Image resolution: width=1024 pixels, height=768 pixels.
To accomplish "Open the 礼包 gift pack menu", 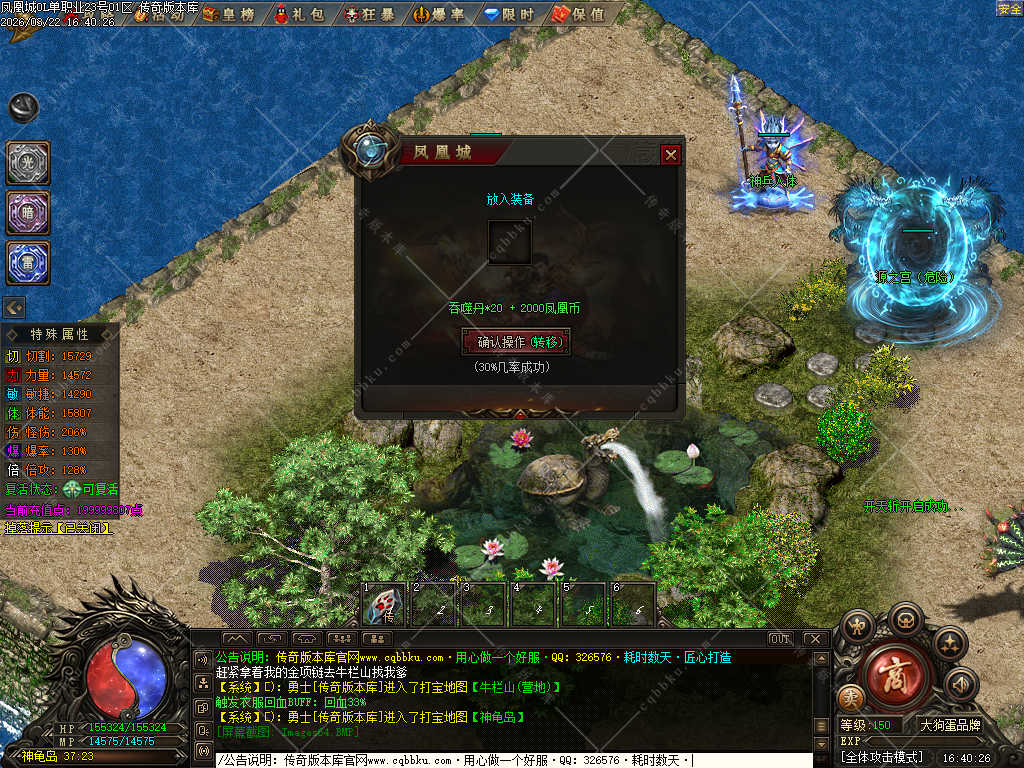I will coord(300,14).
